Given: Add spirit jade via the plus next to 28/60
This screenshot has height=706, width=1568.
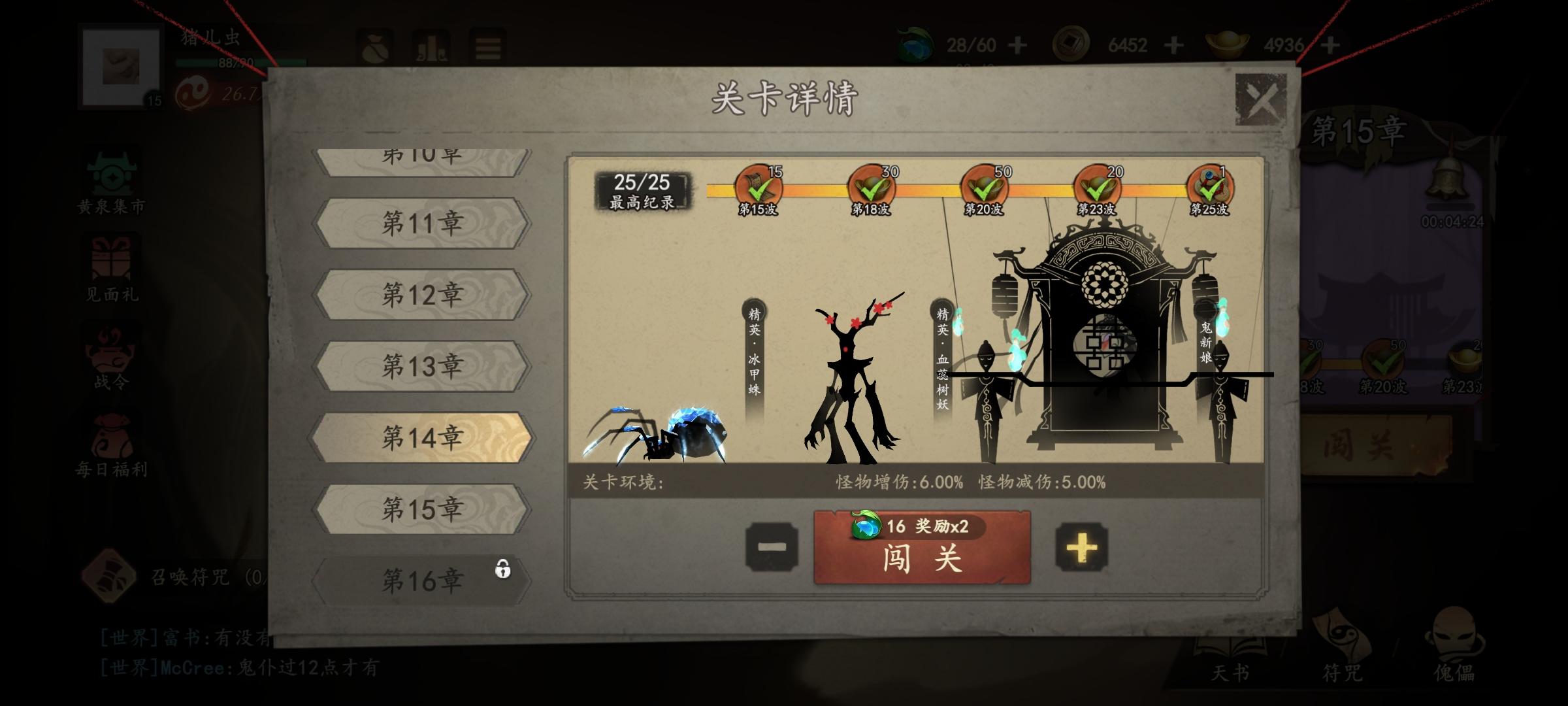Looking at the screenshot, I should tap(1017, 46).
